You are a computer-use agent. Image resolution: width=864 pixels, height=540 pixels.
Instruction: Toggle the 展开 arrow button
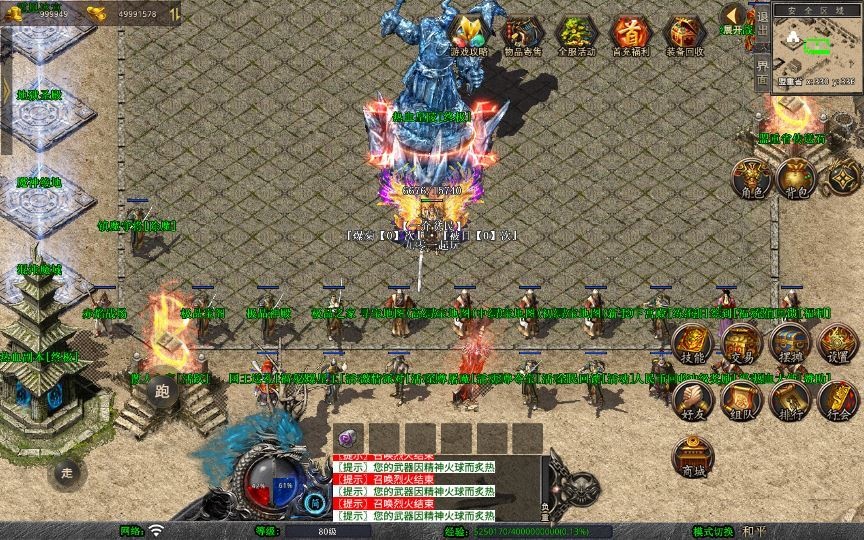tap(733, 16)
